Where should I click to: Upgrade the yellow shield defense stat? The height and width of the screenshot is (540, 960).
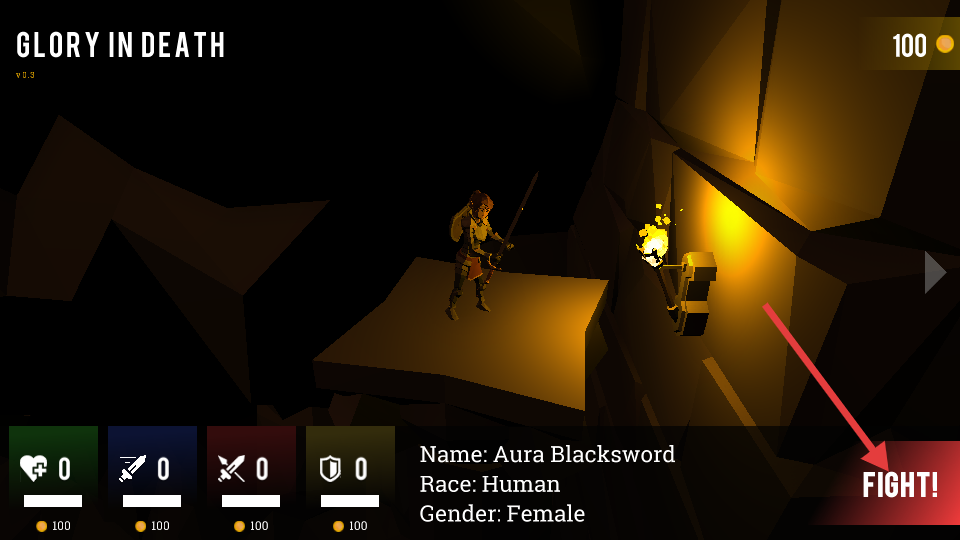coord(350,470)
